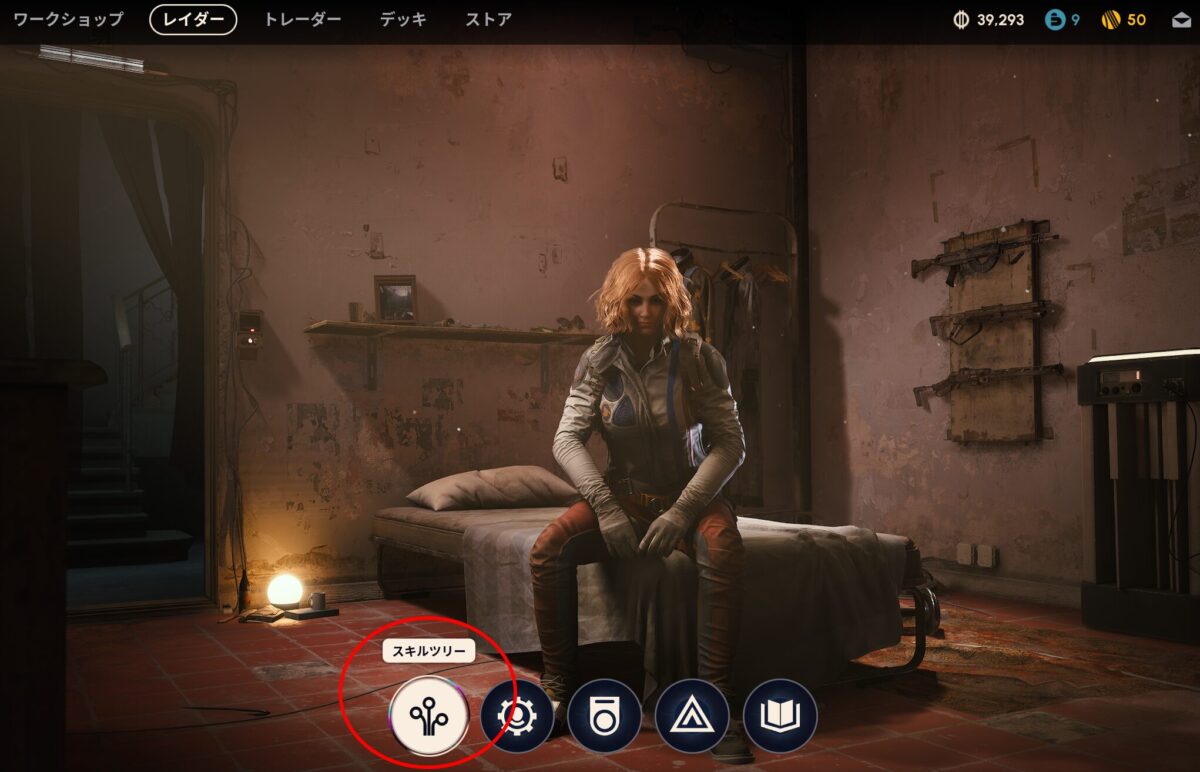Click the gear customization icon
The image size is (1200, 772).
[517, 716]
